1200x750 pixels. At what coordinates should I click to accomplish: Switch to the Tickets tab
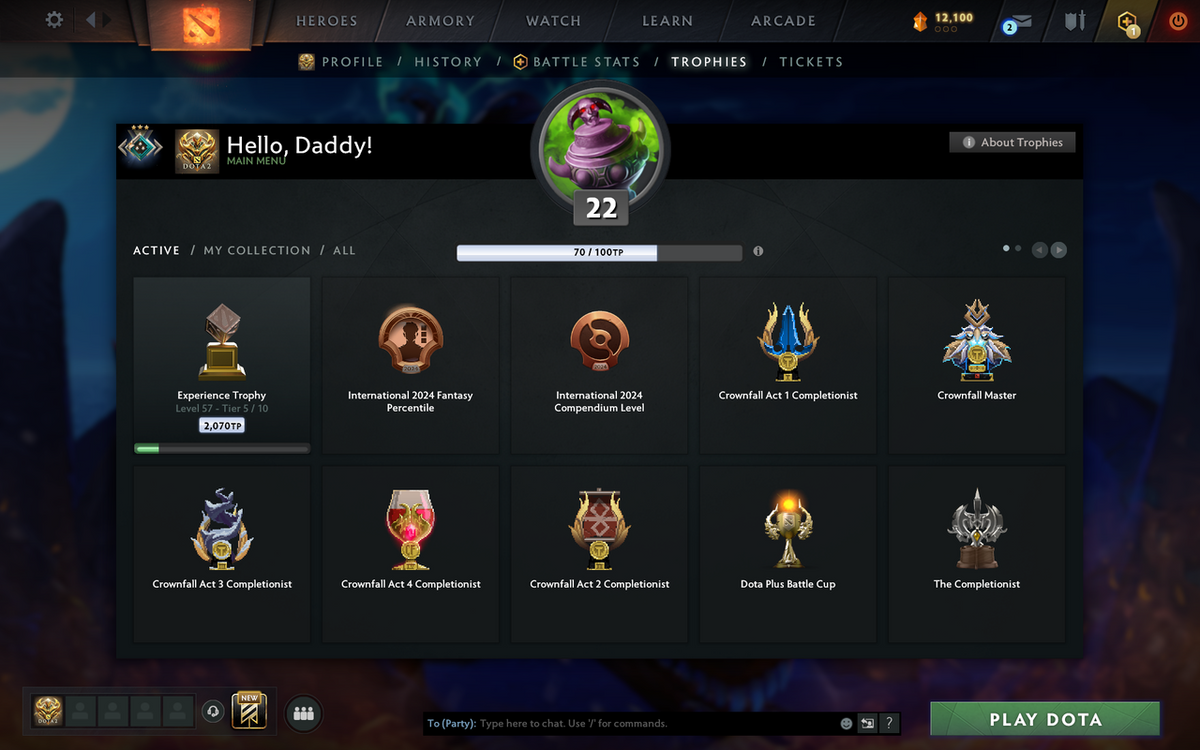point(811,62)
